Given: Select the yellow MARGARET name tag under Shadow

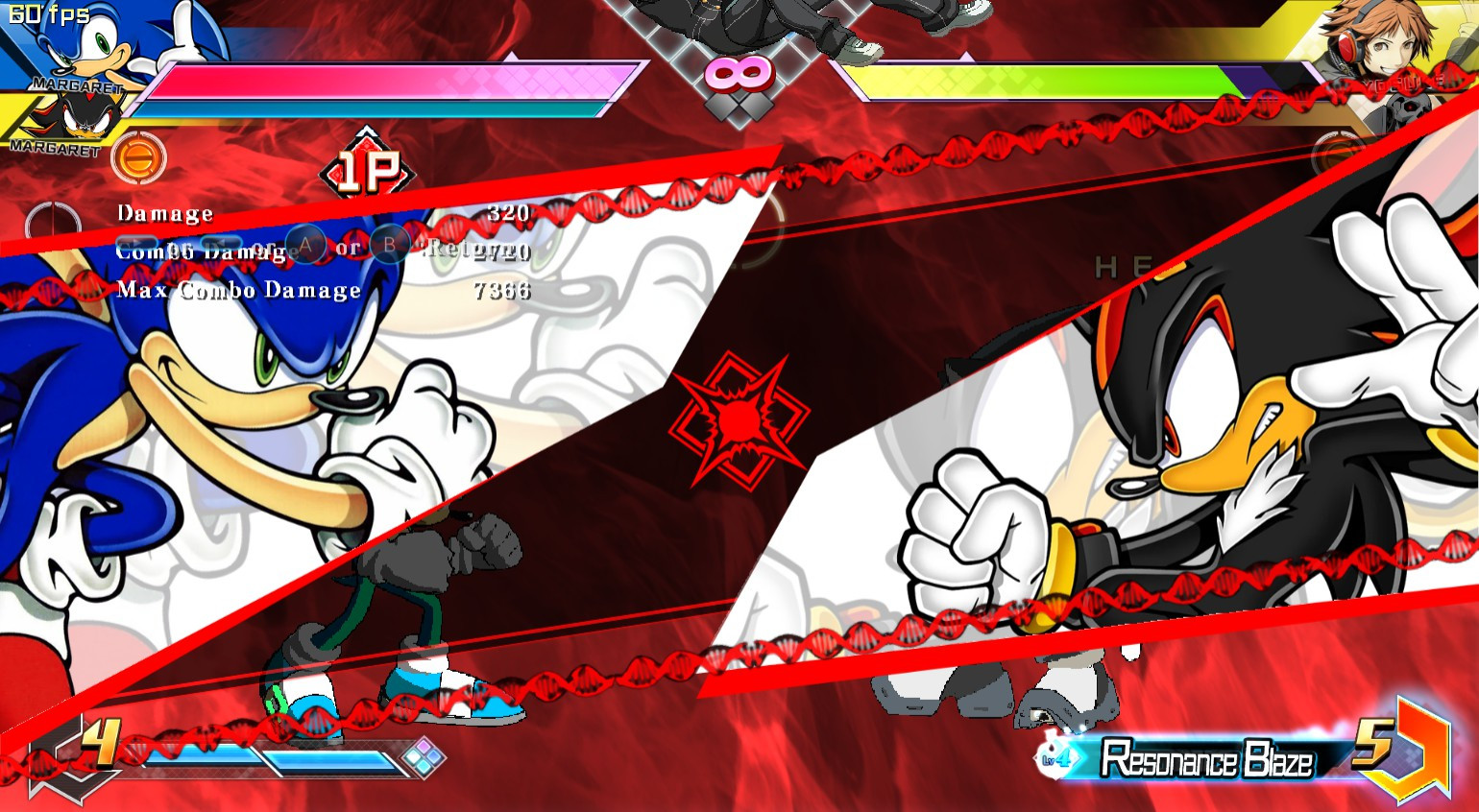Looking at the screenshot, I should pyautogui.click(x=53, y=147).
